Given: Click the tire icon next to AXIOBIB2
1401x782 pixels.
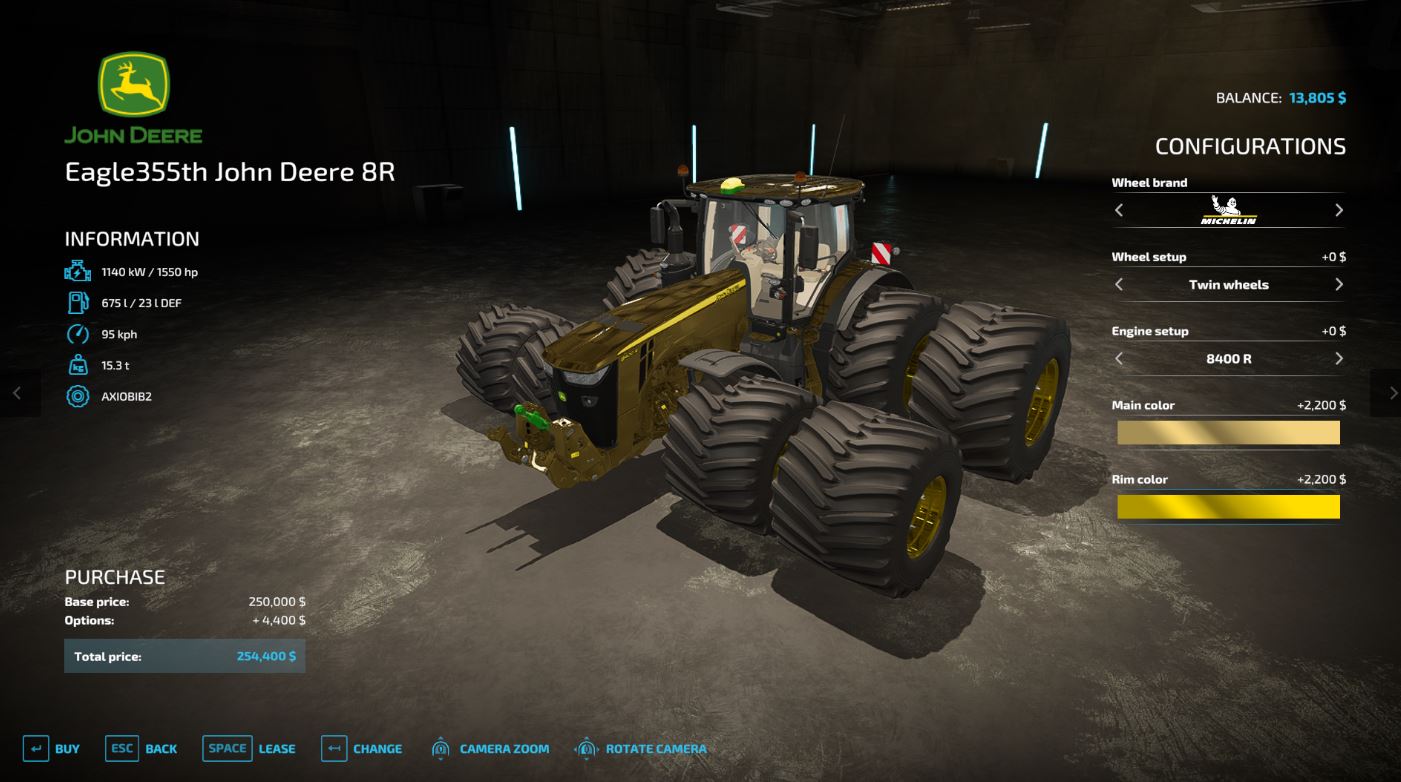Looking at the screenshot, I should pos(76,395).
